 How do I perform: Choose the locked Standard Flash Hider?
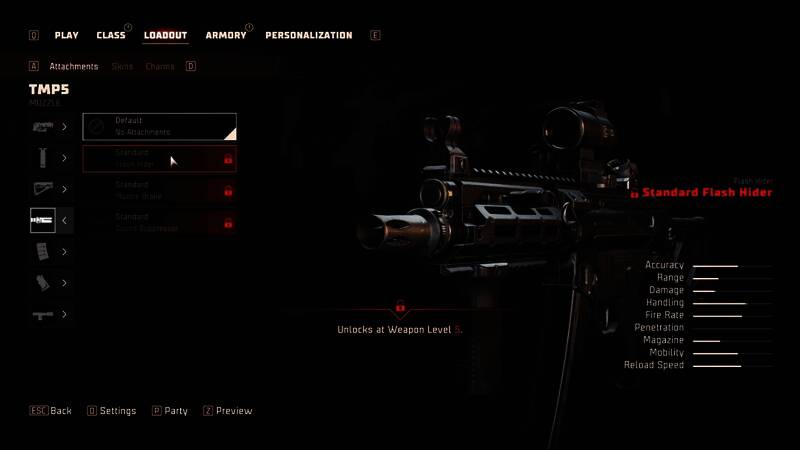(x=160, y=158)
